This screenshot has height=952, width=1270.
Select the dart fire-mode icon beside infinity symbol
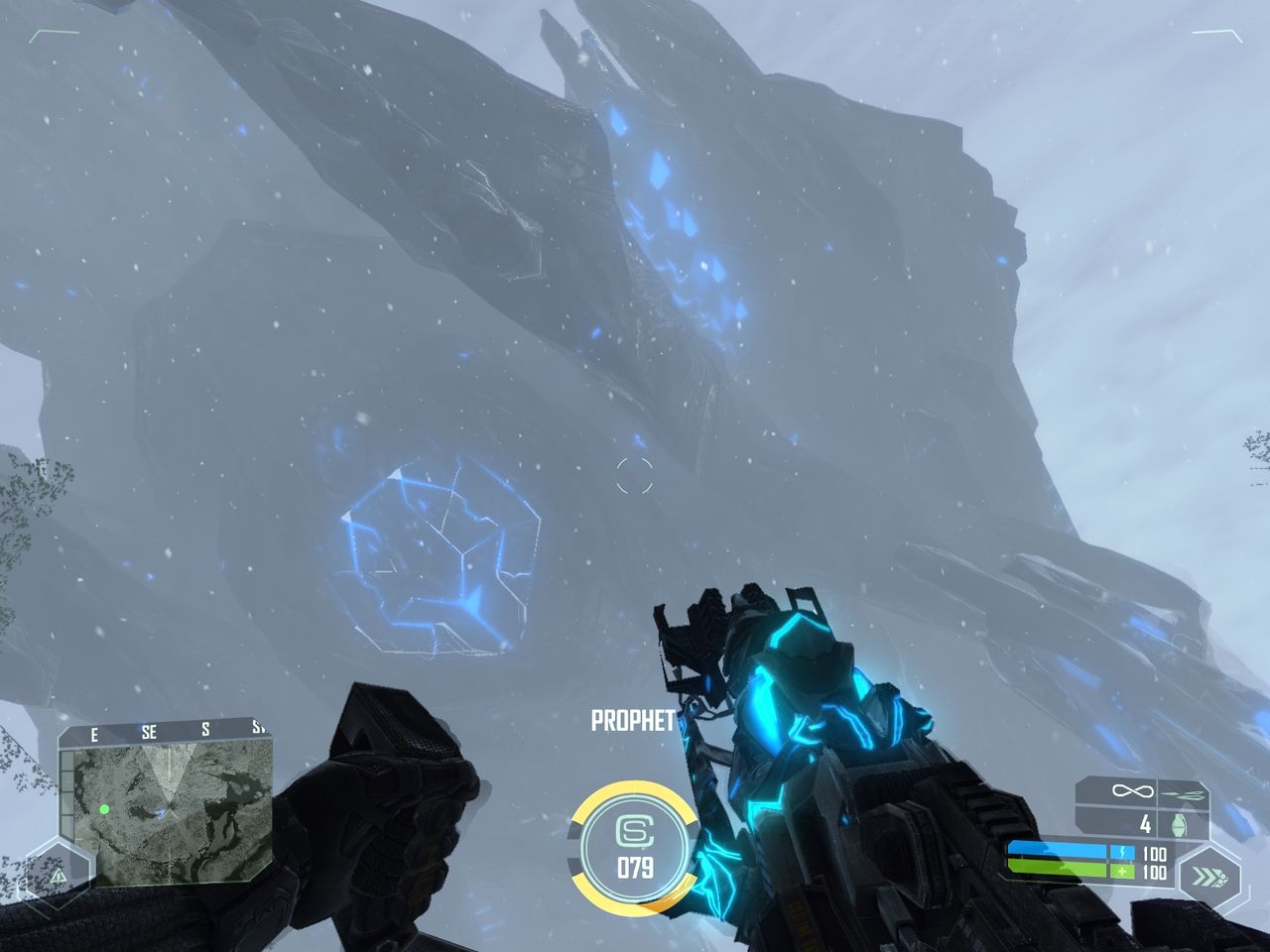coord(1181,792)
